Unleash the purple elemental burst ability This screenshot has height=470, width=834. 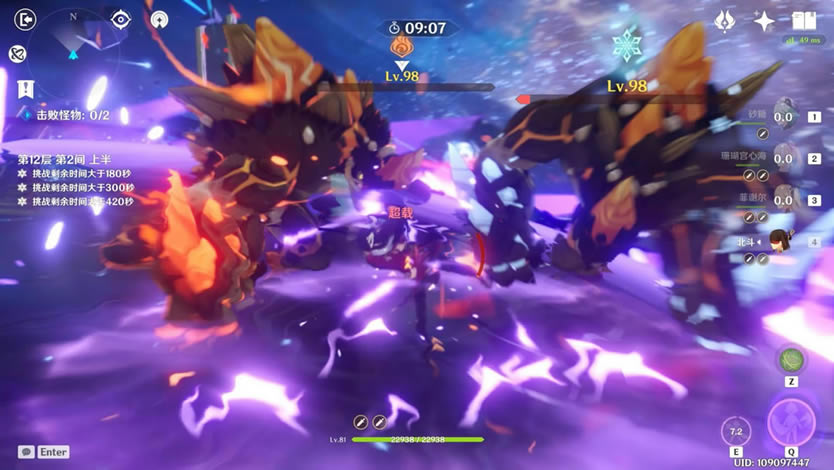[x=791, y=422]
